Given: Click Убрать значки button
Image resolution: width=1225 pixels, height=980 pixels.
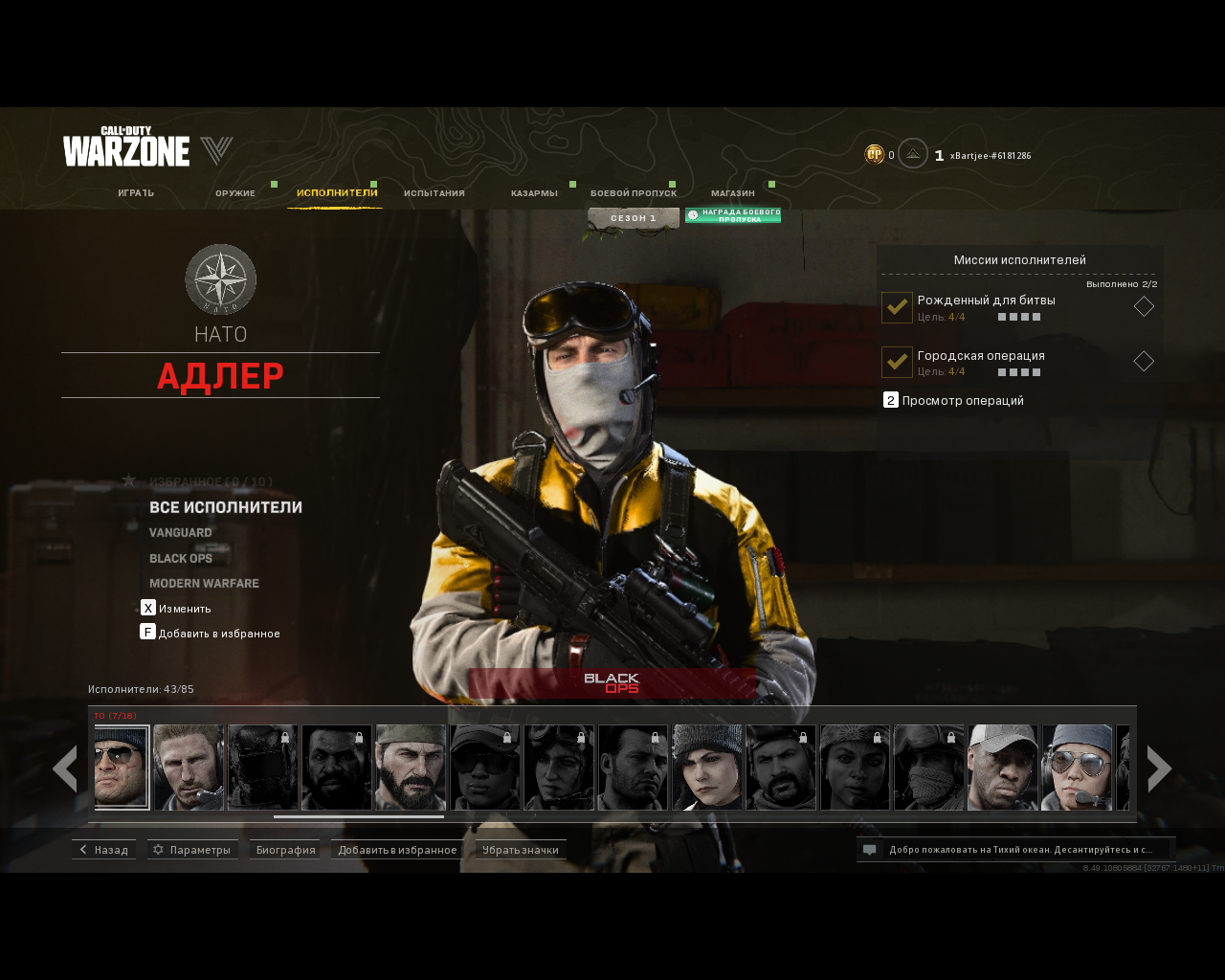Looking at the screenshot, I should coord(521,850).
